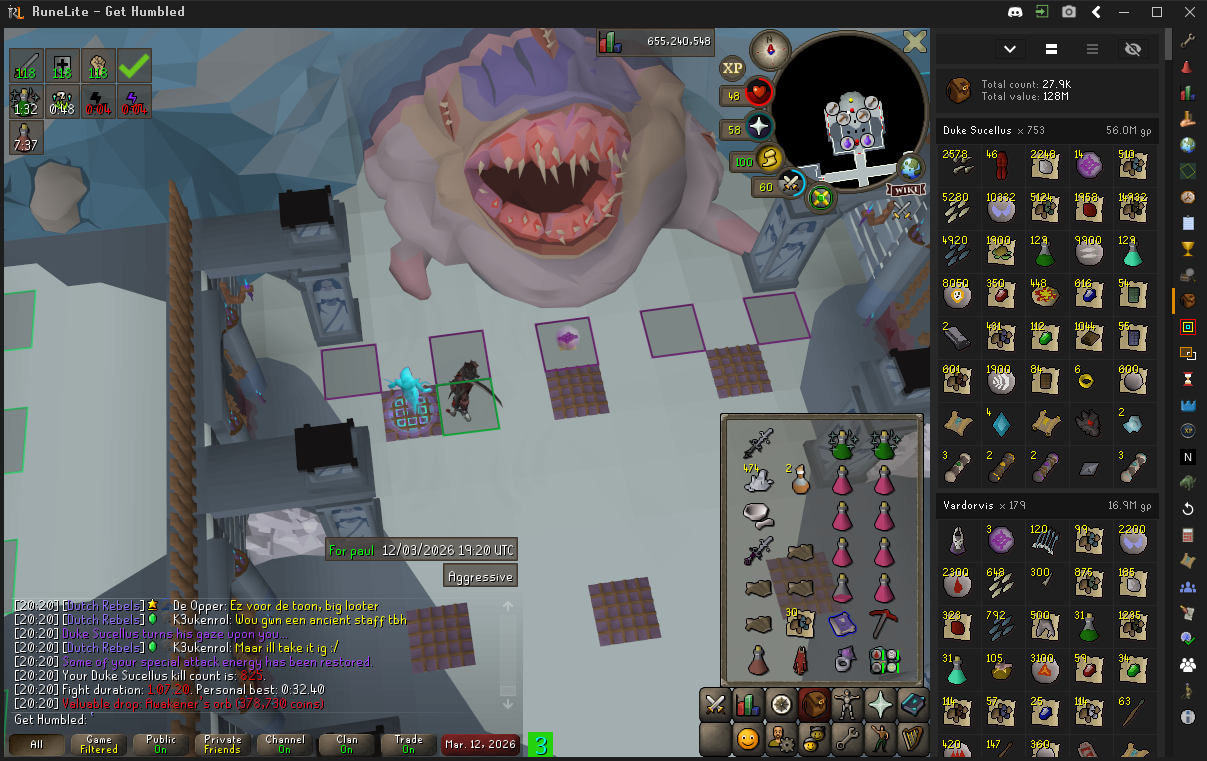
Task: Open the world map globe
Action: pyautogui.click(x=911, y=166)
